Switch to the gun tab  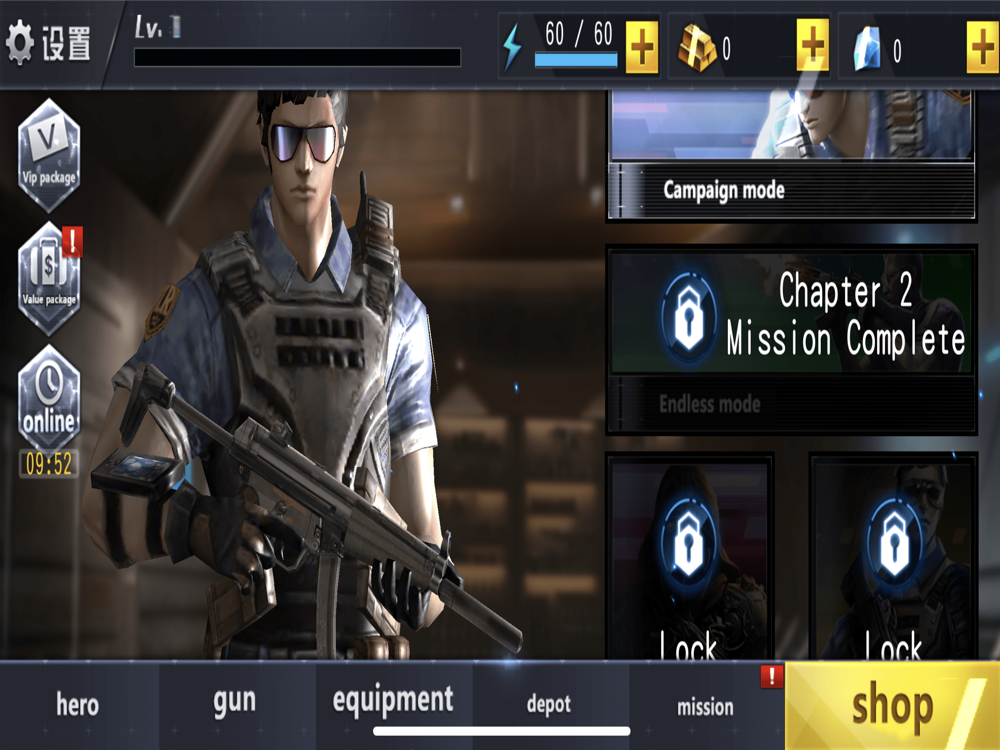[x=235, y=702]
